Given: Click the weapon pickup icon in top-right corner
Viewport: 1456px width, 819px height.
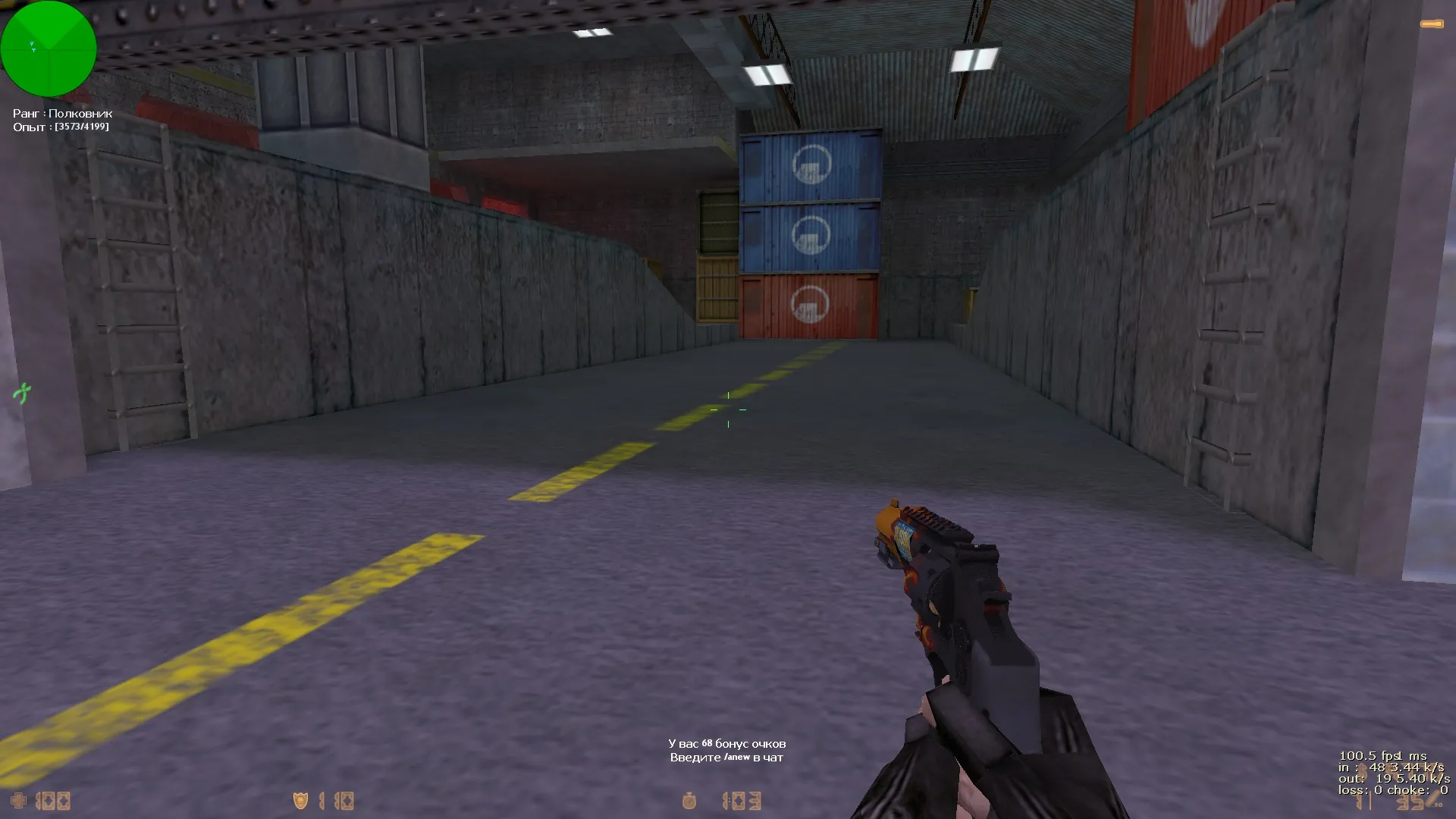Looking at the screenshot, I should coord(1430,25).
